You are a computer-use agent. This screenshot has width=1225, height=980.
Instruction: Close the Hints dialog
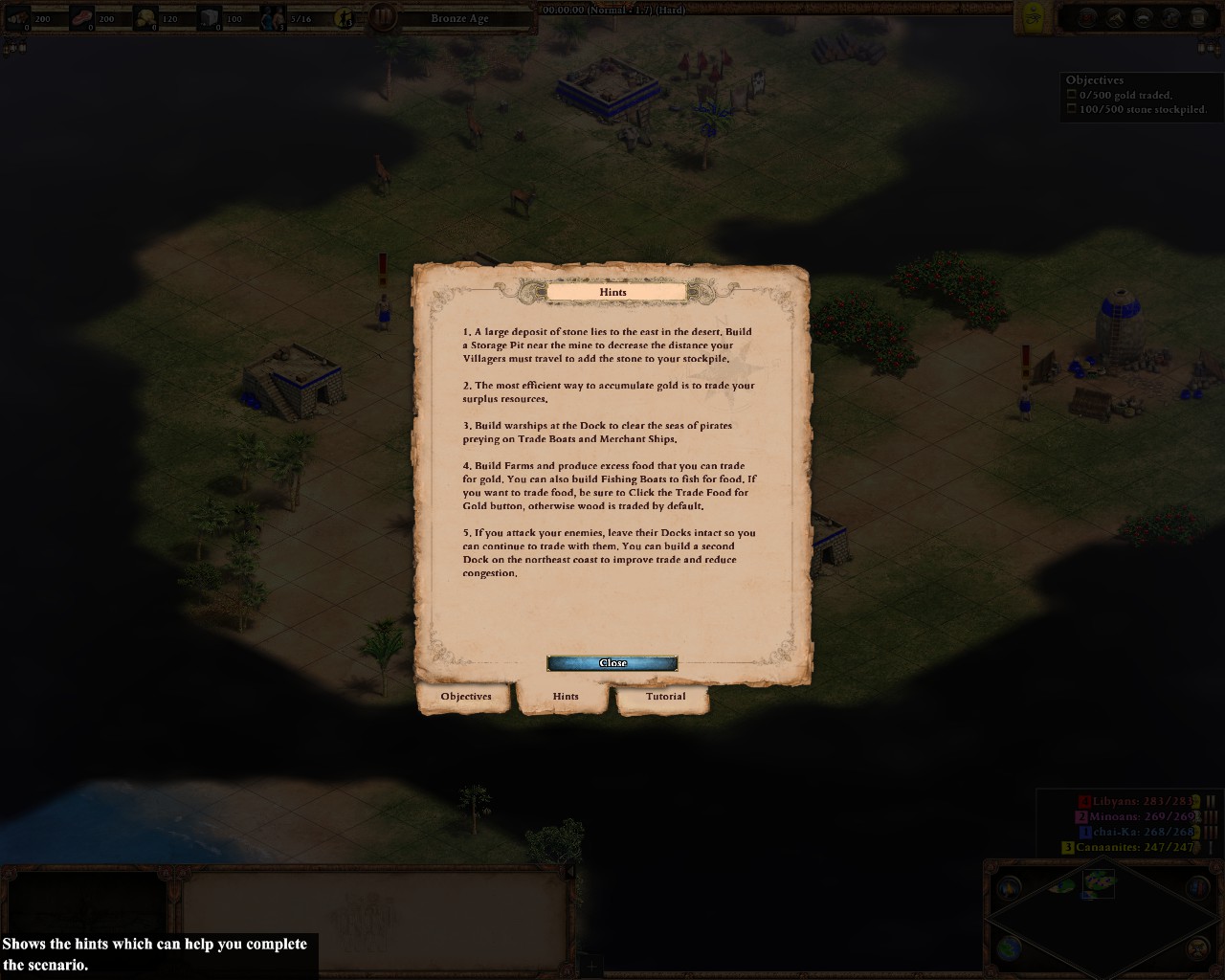click(x=612, y=663)
